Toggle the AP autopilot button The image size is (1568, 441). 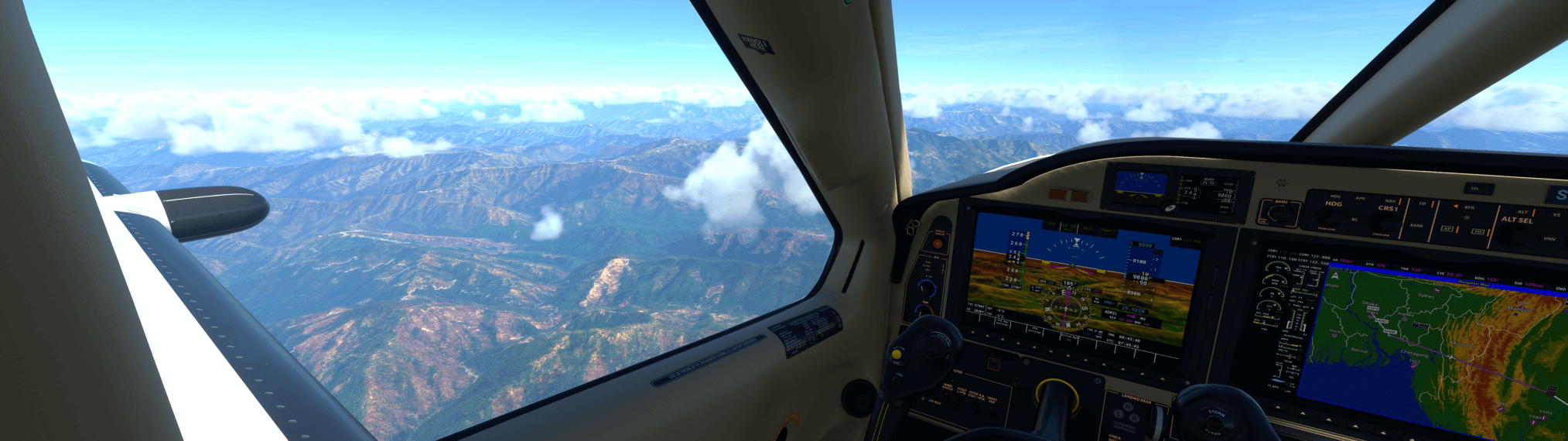tap(1447, 229)
